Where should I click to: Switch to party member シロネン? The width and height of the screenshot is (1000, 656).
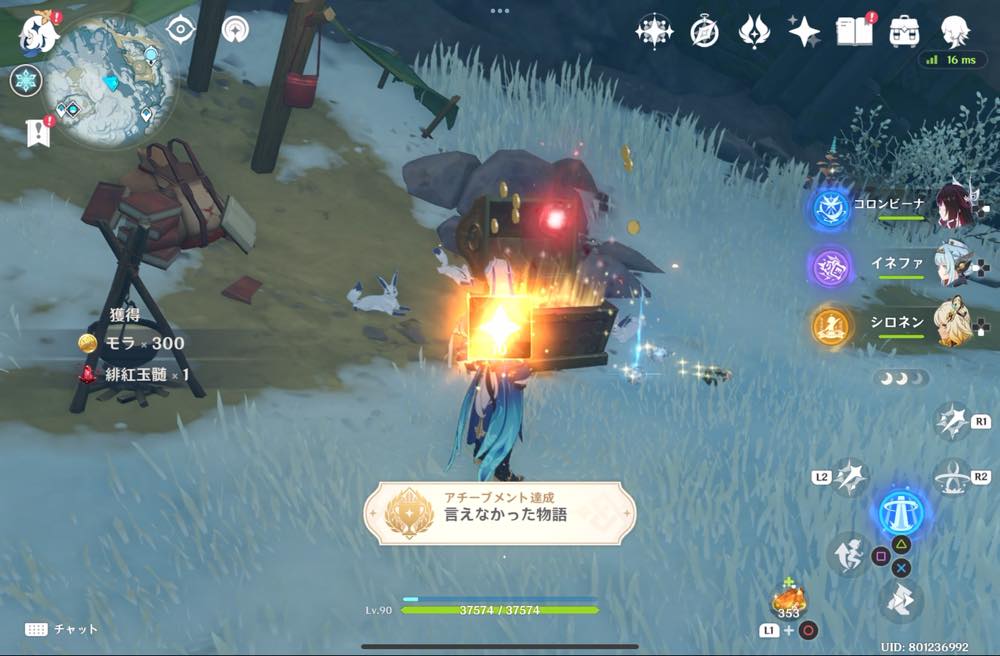(955, 324)
